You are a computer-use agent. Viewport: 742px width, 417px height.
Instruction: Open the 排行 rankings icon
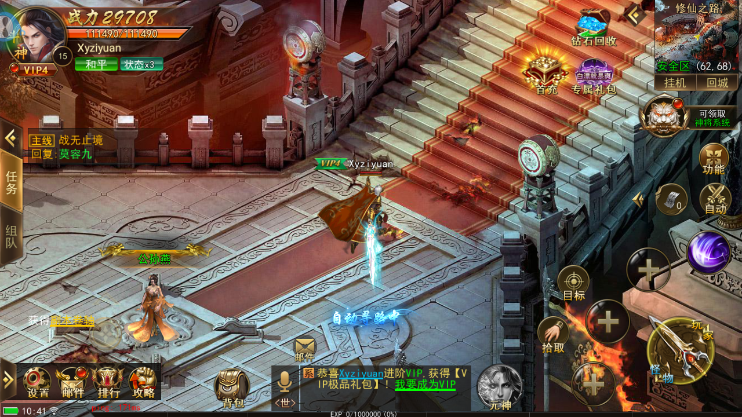(x=106, y=382)
